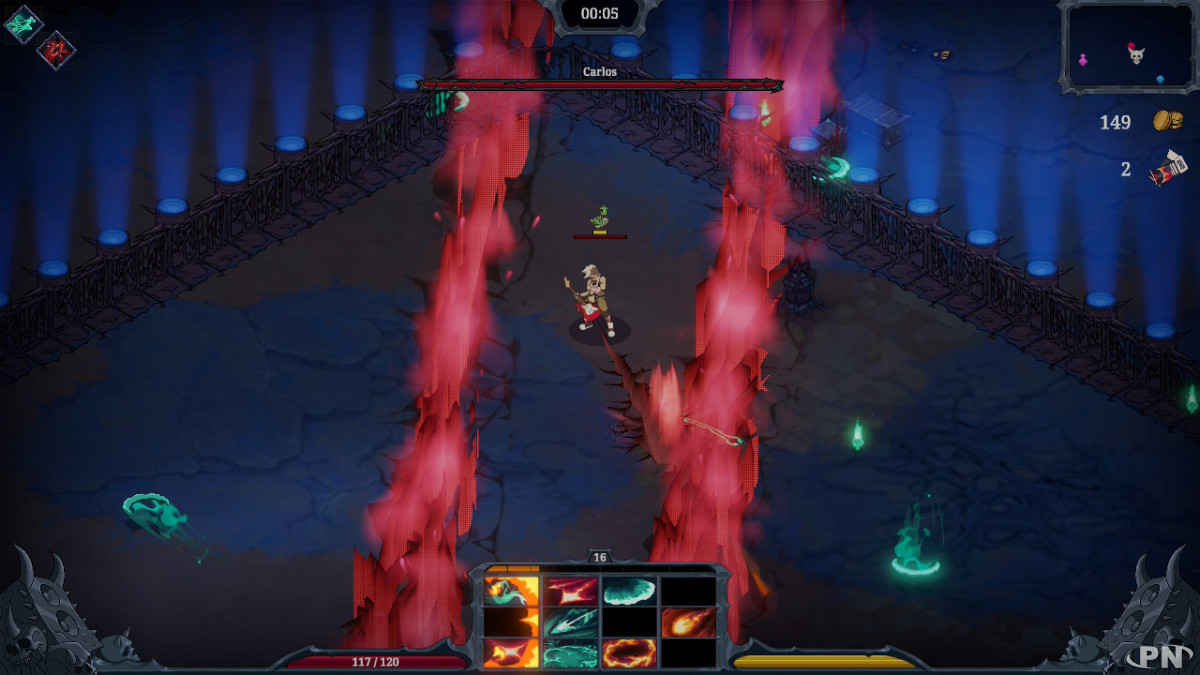Choose the teal cloud ability slot
Screen dimensions: 1200x675
point(629,591)
